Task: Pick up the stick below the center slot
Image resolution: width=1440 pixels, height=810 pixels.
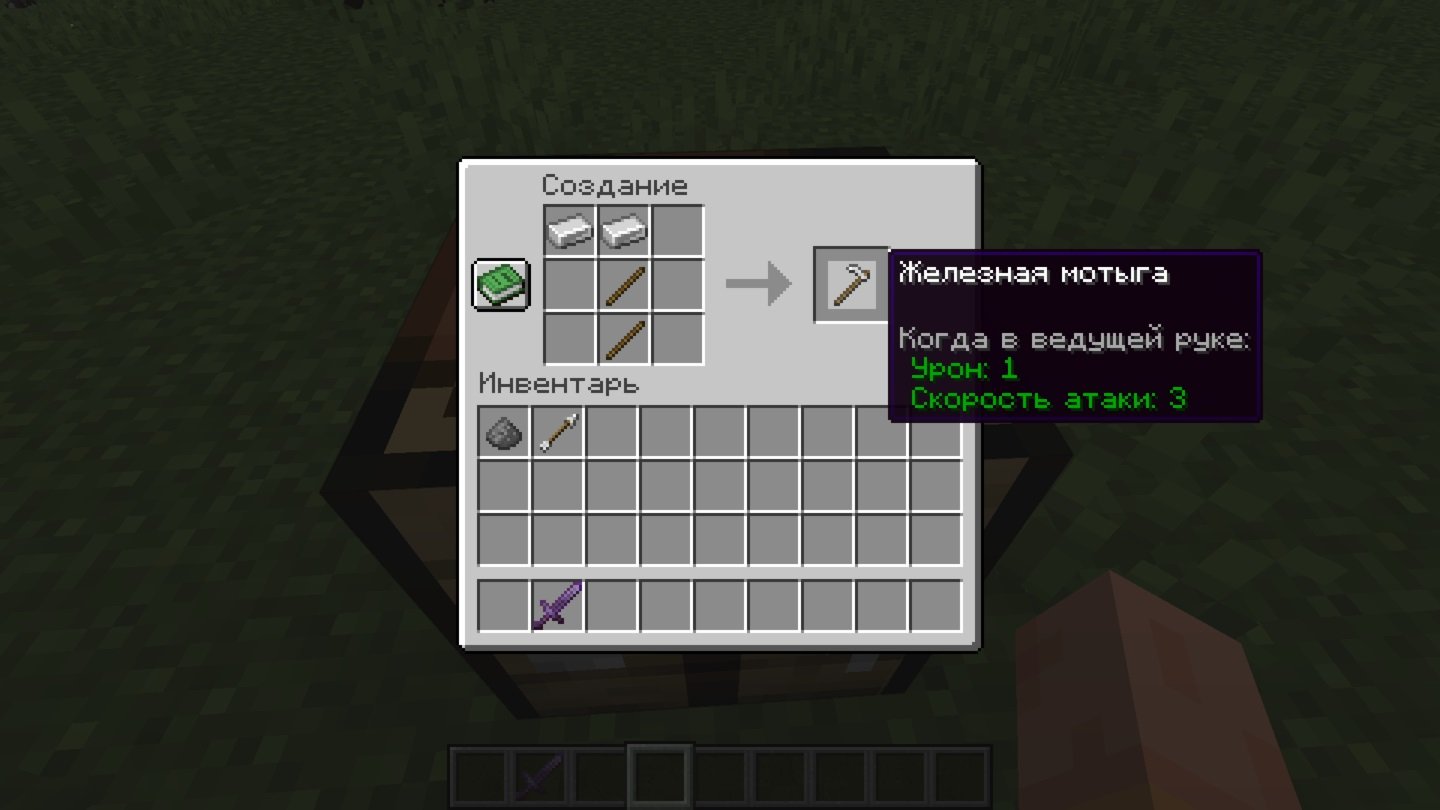Action: [x=624, y=340]
